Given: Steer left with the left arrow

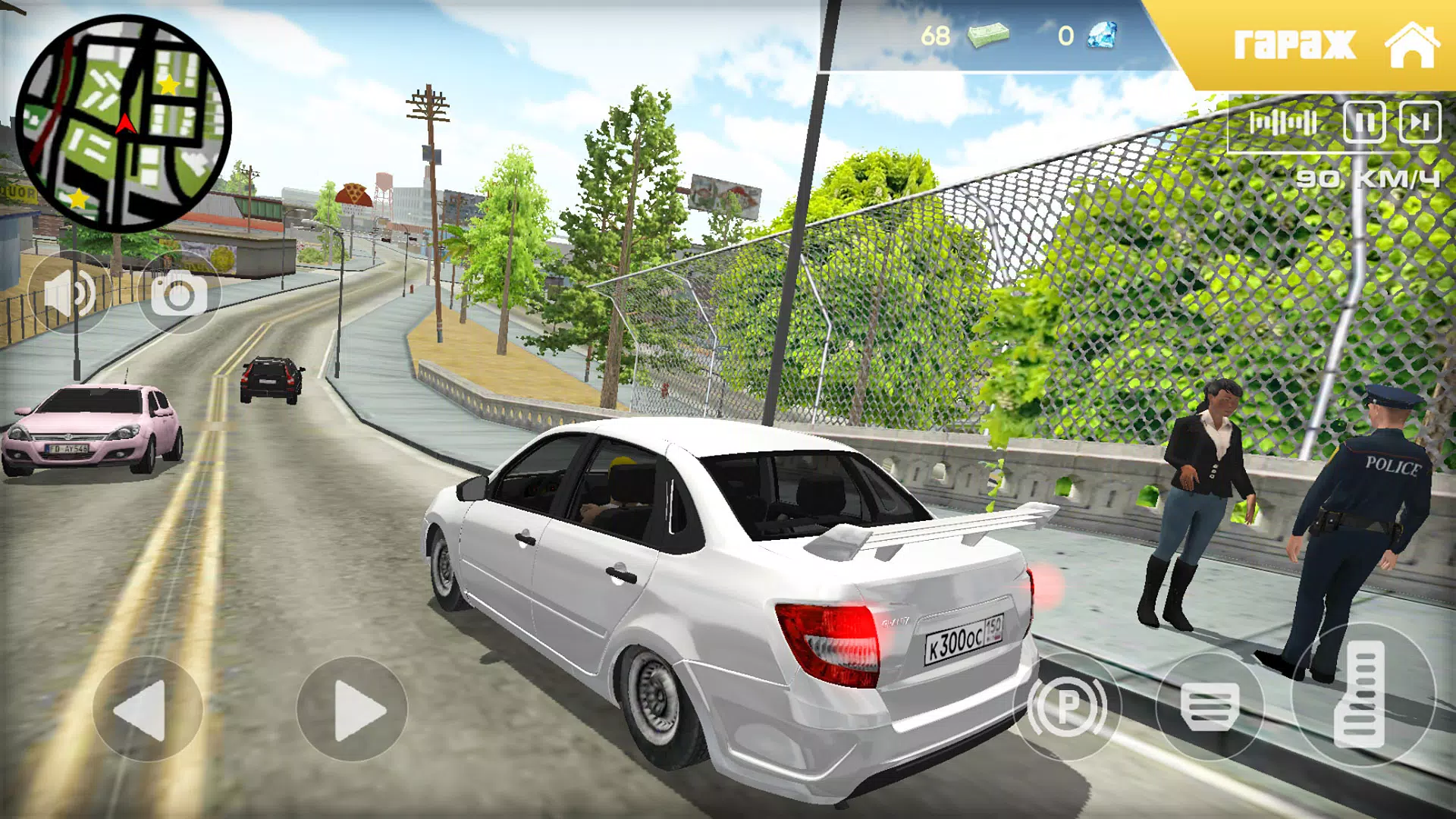Looking at the screenshot, I should (x=147, y=710).
